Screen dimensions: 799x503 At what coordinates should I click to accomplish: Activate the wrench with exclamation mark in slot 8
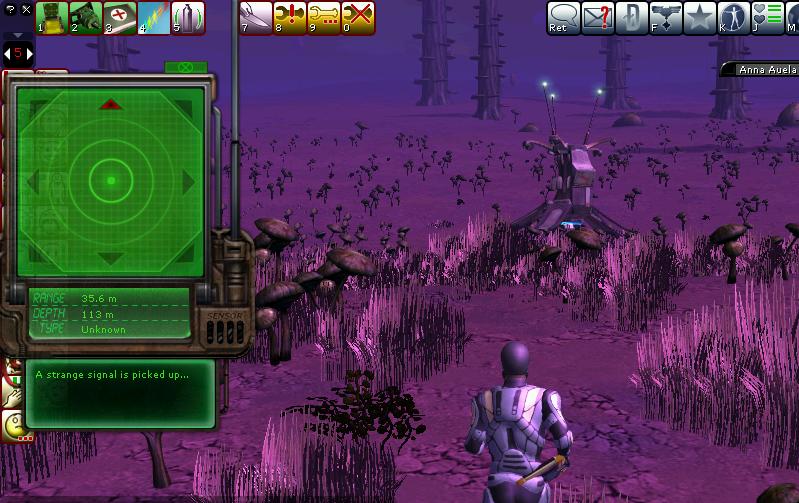(289, 17)
